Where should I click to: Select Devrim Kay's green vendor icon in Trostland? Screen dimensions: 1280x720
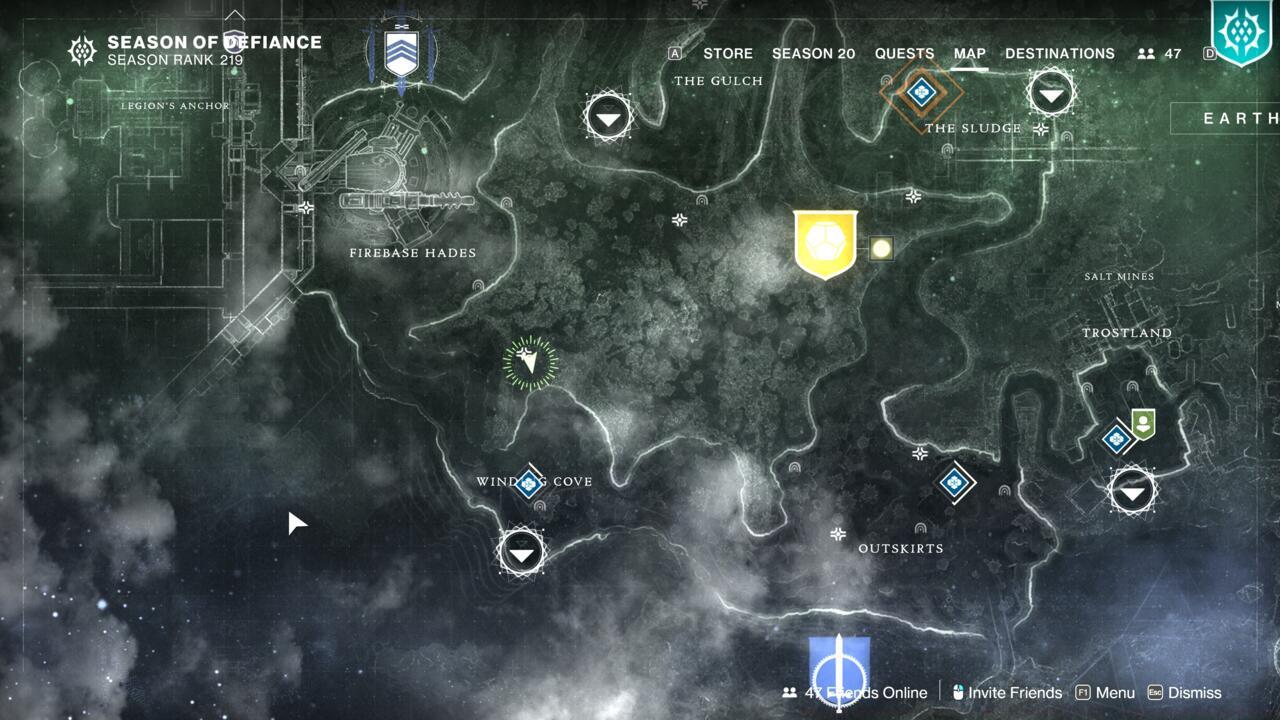click(x=1146, y=422)
